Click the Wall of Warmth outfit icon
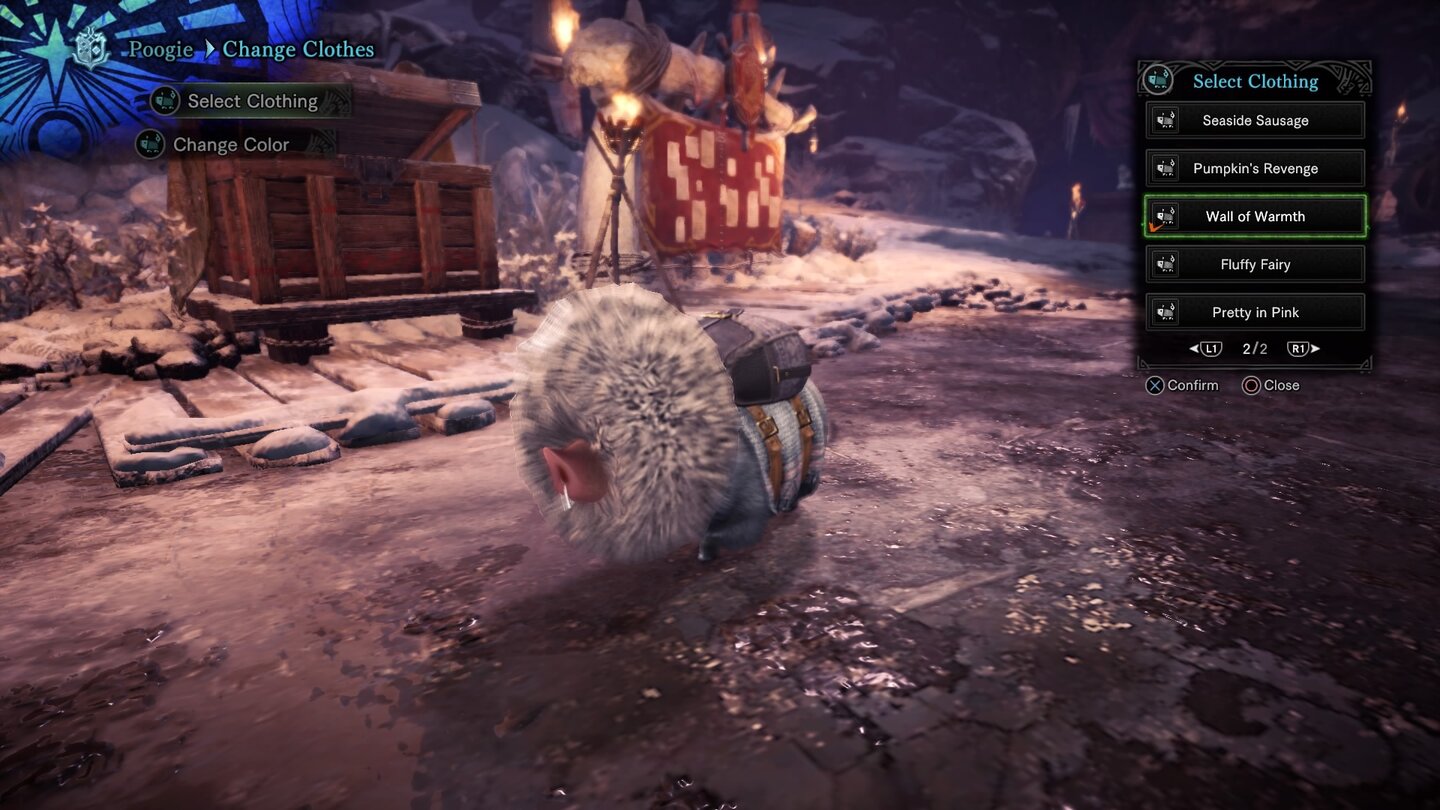 coord(1164,216)
